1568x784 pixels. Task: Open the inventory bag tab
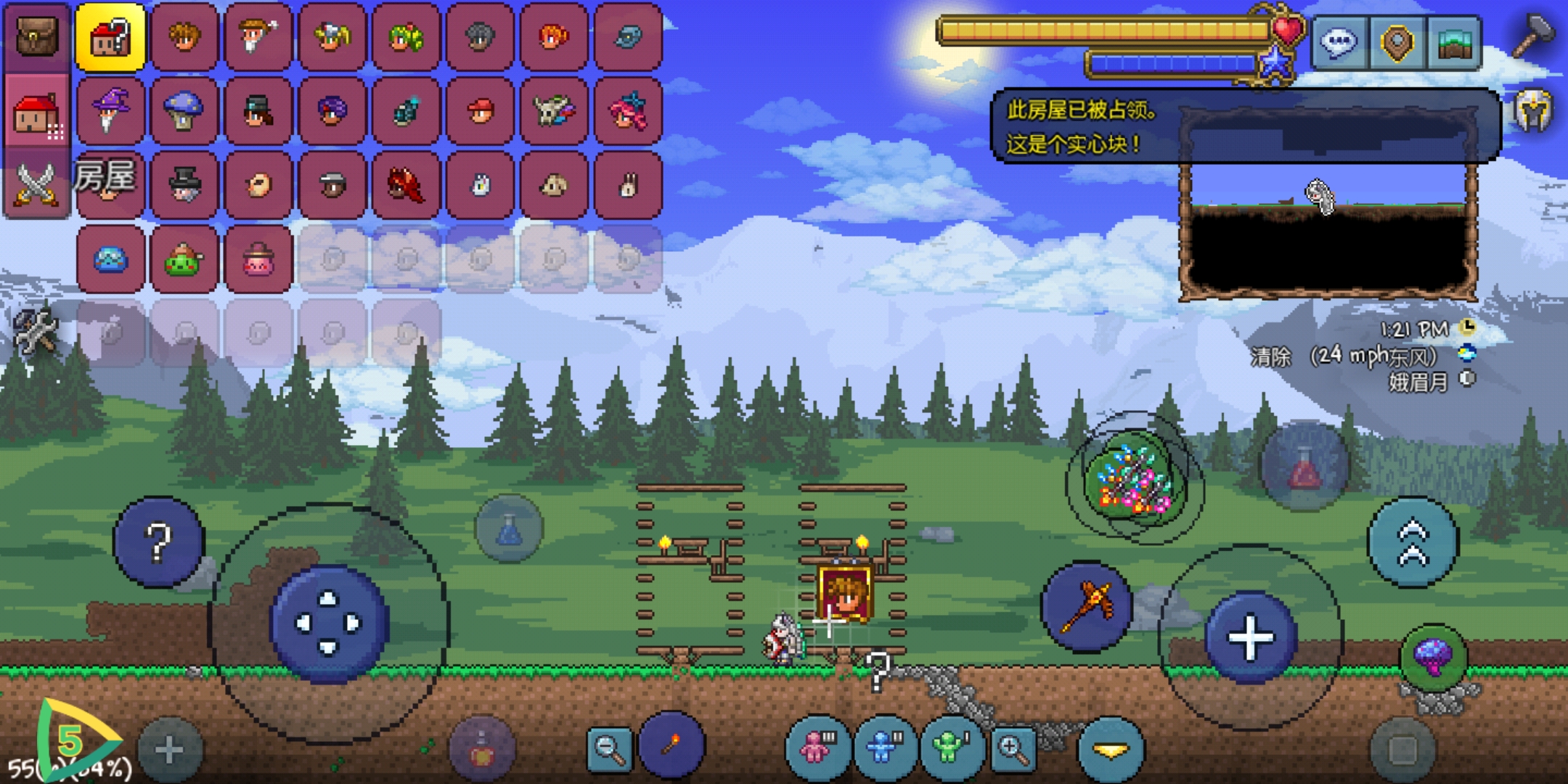(36, 36)
